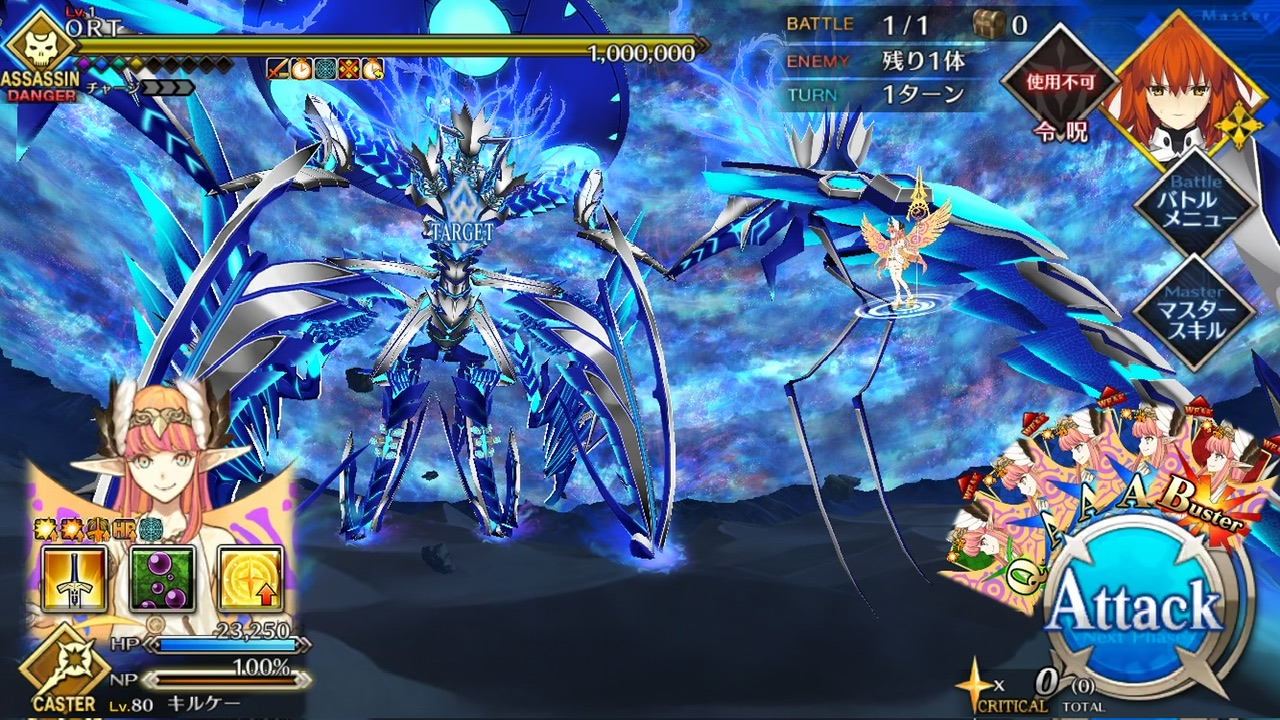Open Master Skill panel

pos(1194,312)
